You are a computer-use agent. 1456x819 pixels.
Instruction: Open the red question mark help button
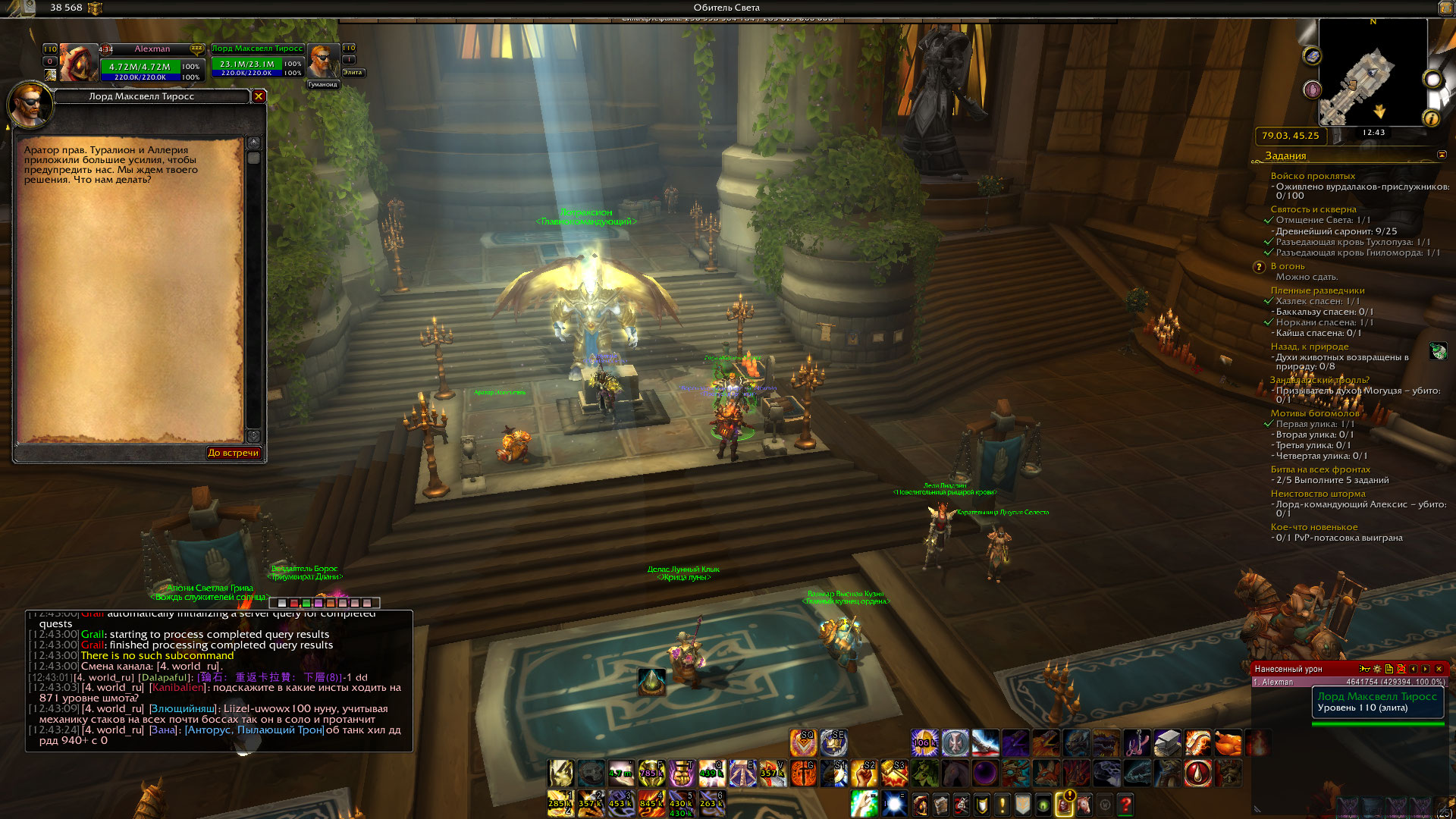click(1125, 803)
